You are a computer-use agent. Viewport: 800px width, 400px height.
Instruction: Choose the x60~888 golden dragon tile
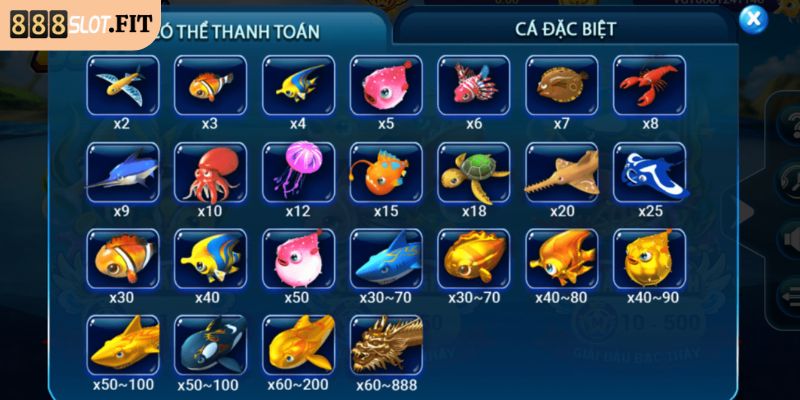pos(386,345)
